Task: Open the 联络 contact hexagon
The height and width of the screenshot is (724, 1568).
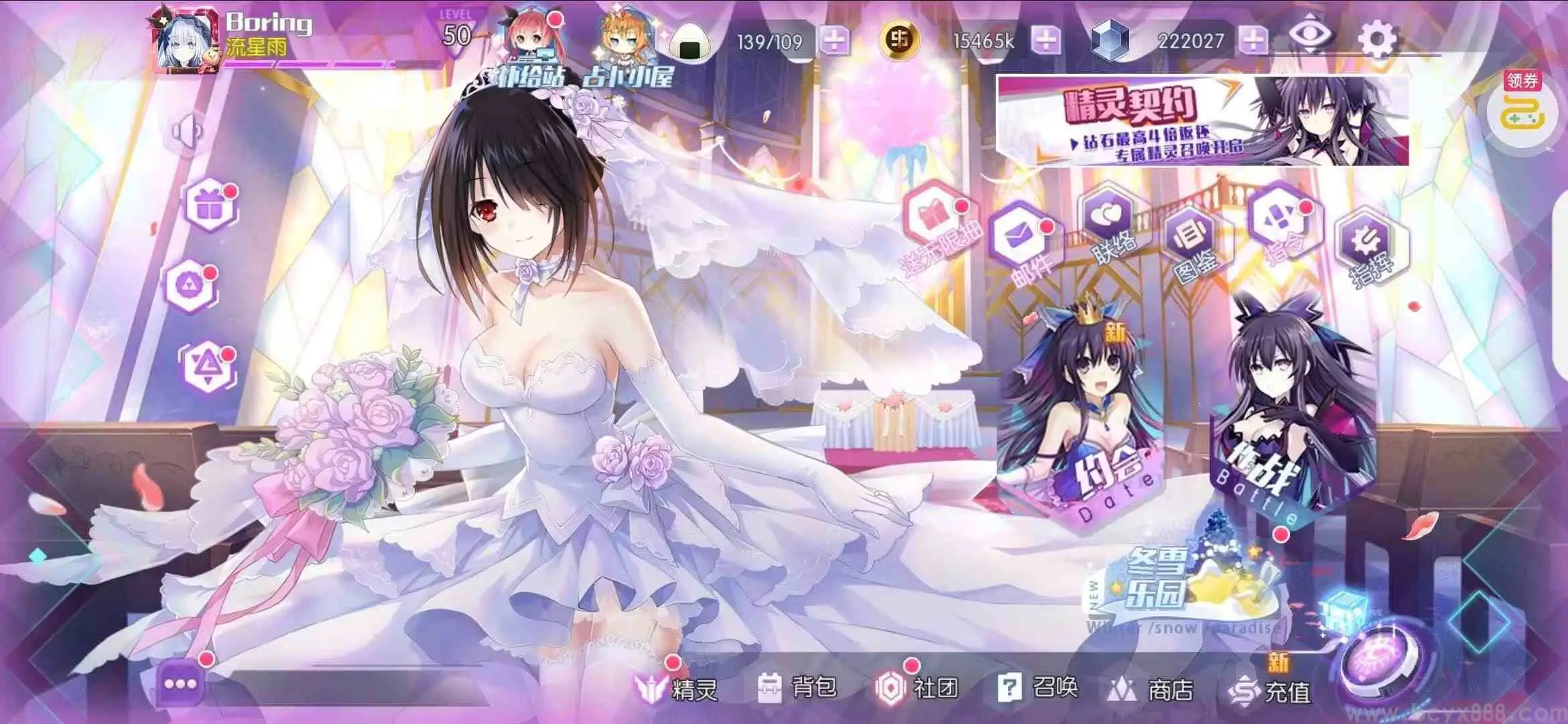Action: pos(1109,223)
